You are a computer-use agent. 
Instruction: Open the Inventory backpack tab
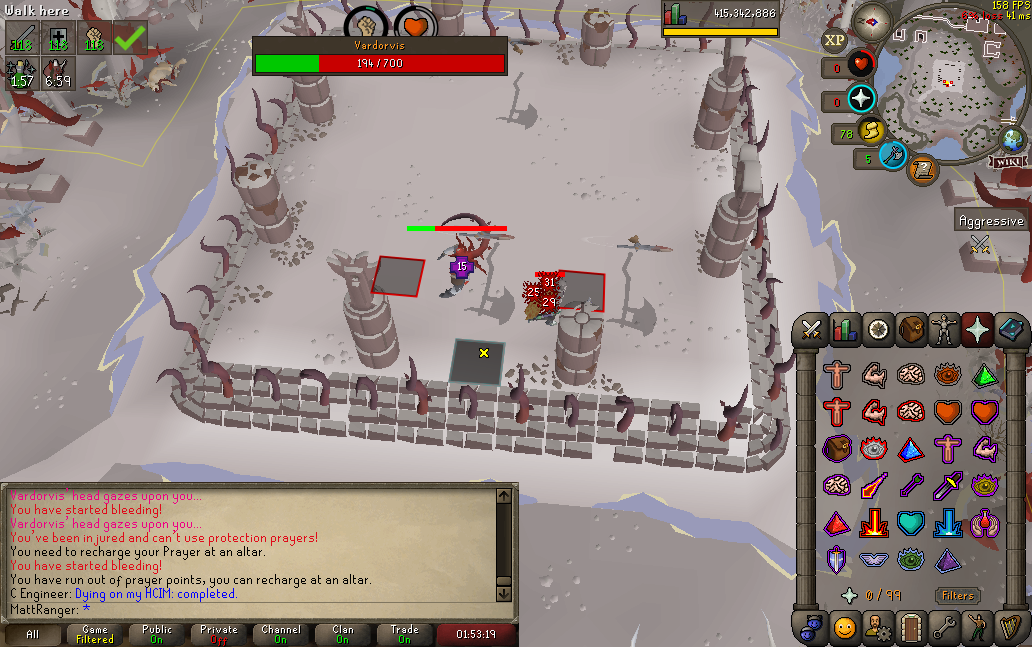point(911,329)
